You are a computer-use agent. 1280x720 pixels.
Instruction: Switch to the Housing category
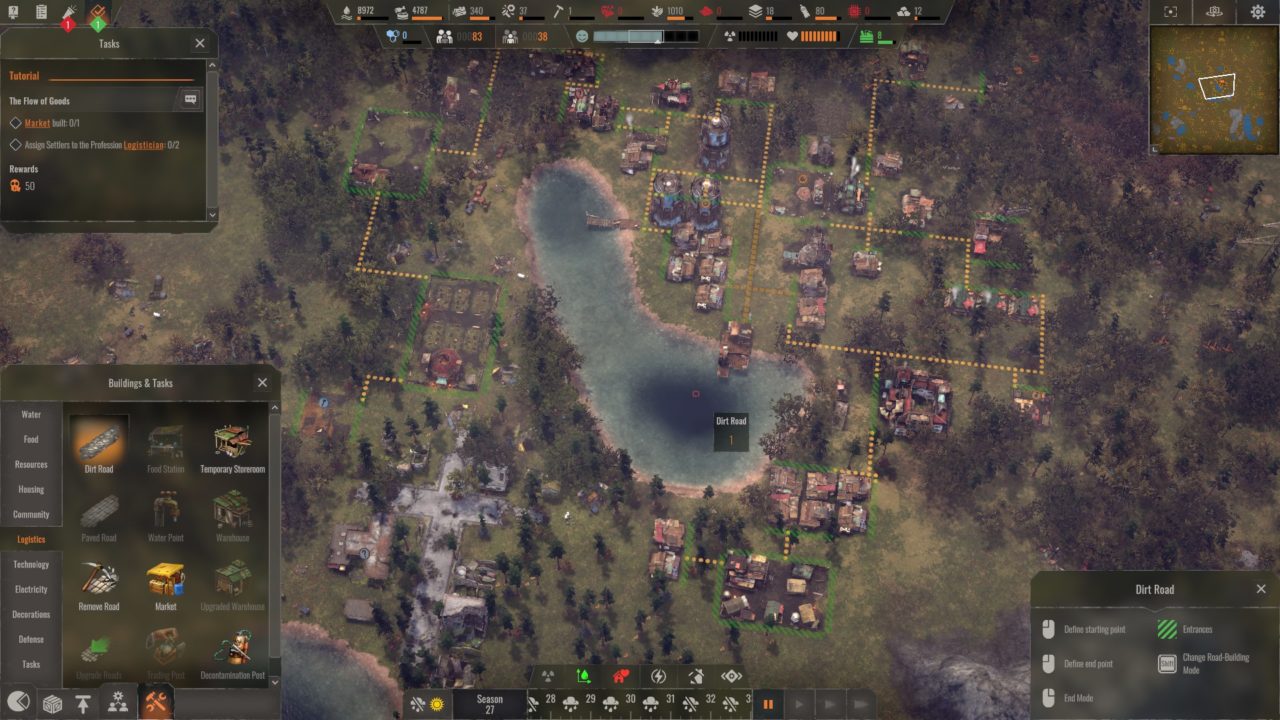[31, 490]
